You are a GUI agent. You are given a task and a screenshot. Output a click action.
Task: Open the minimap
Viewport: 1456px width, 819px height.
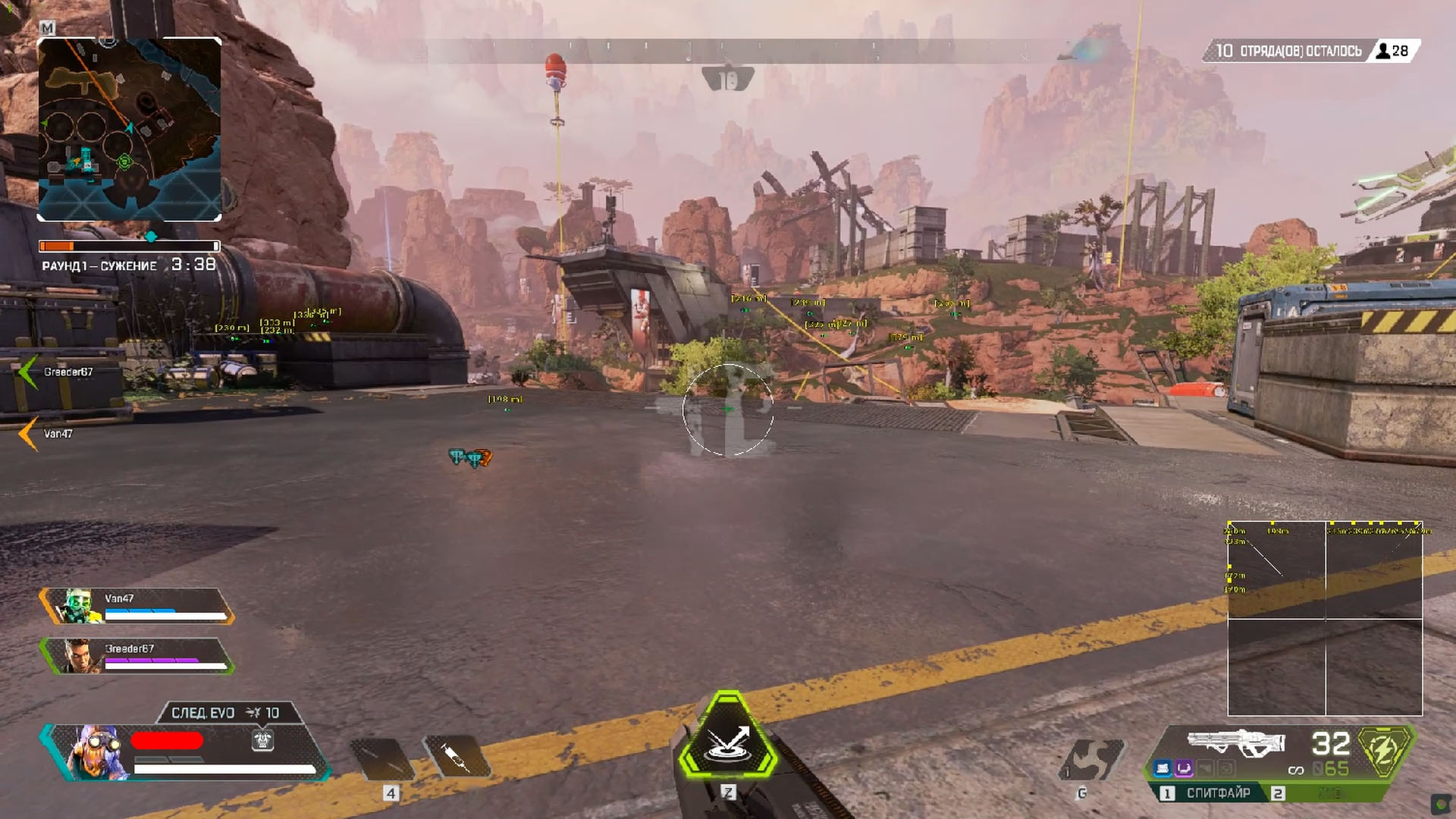129,129
